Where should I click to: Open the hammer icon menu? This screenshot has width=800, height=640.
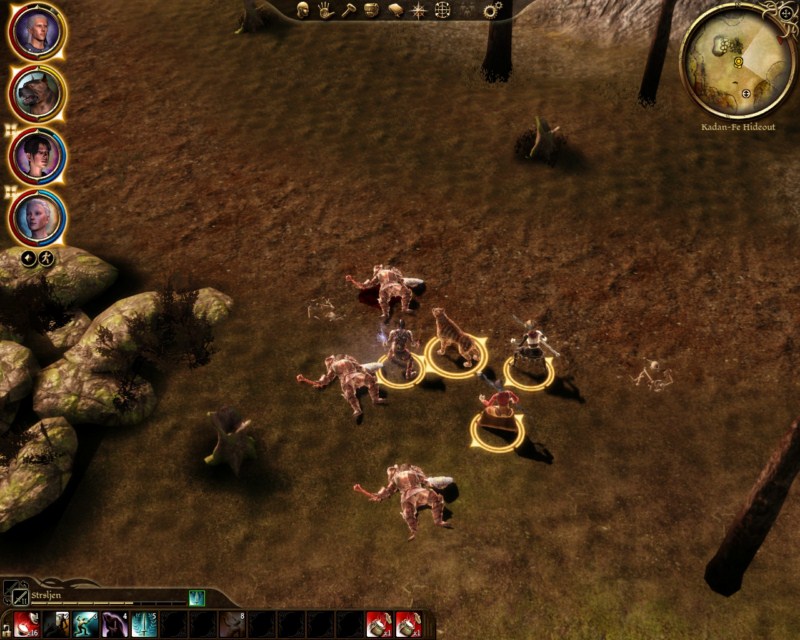click(x=348, y=10)
